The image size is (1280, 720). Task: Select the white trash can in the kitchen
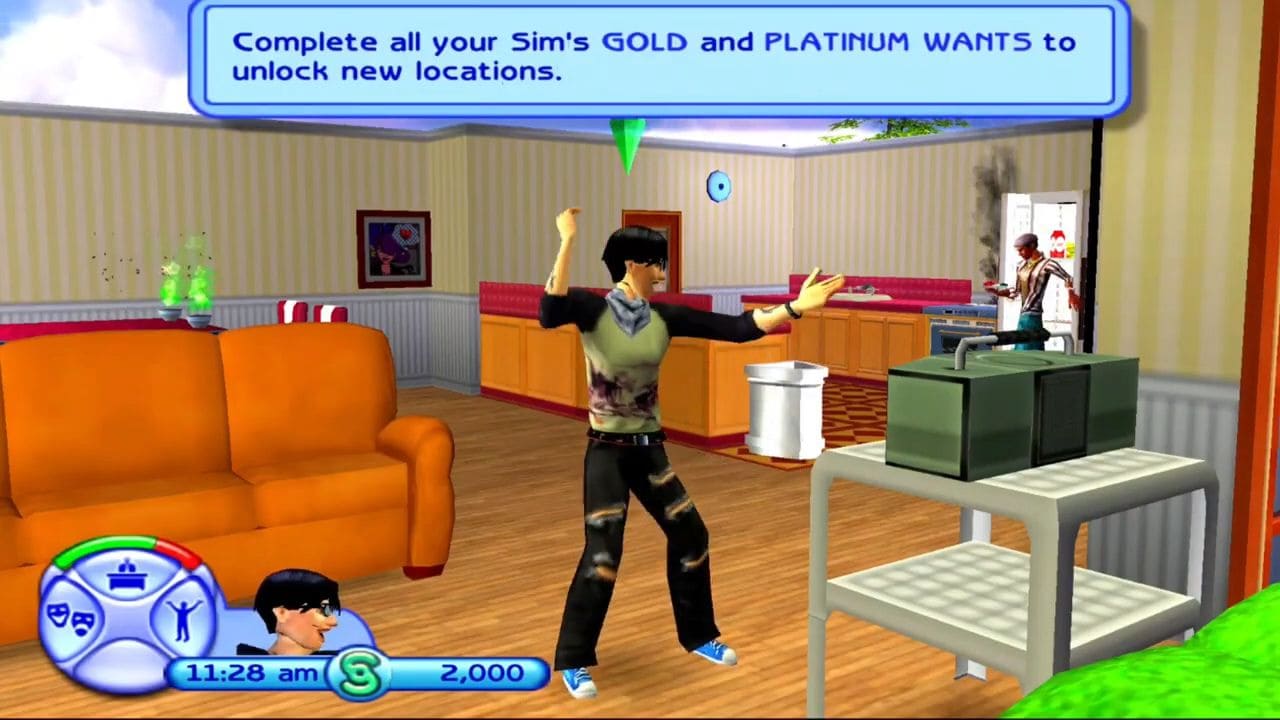tap(783, 410)
